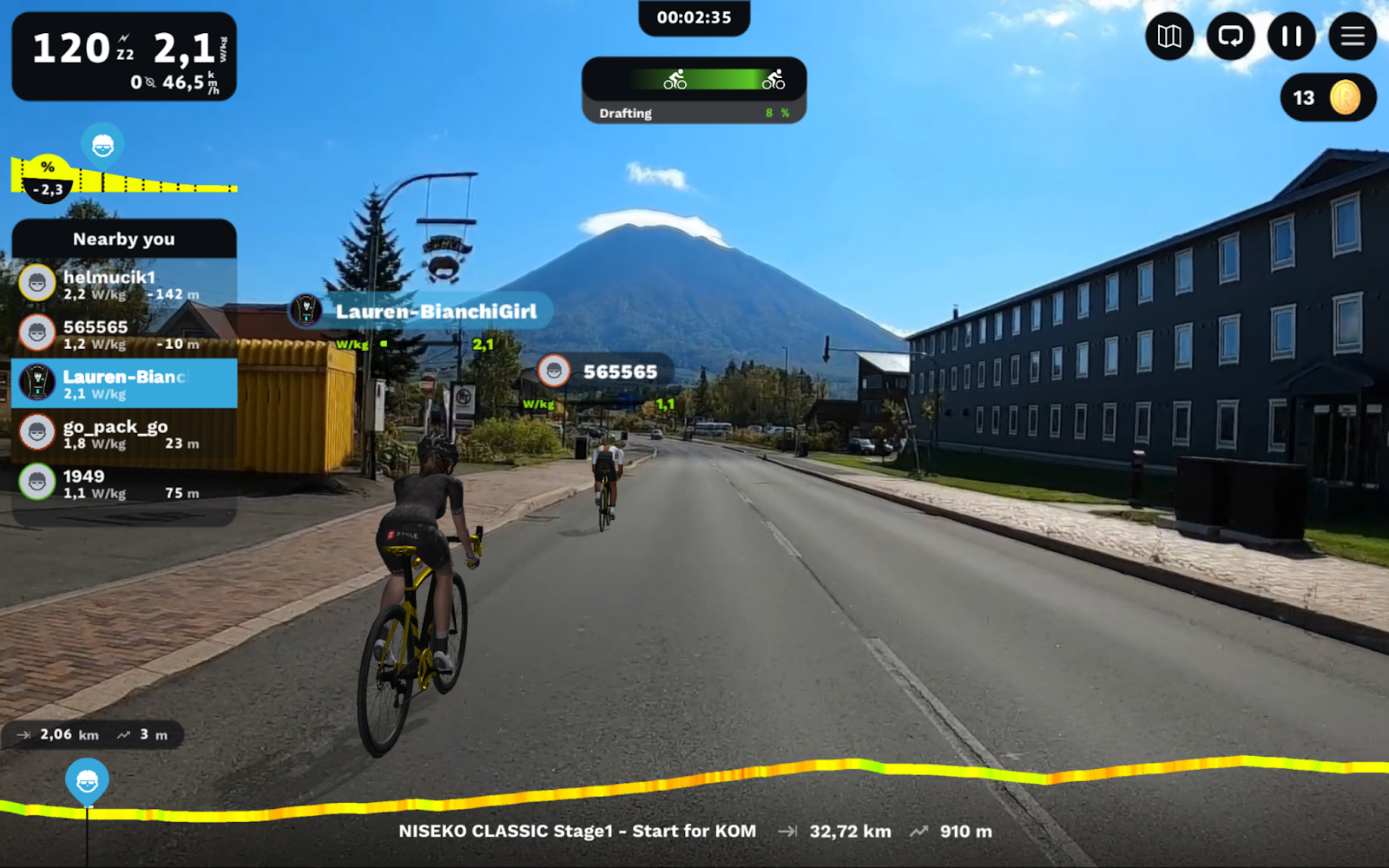Switch camera view with the rotate icon
1389x868 pixels.
click(x=1230, y=36)
